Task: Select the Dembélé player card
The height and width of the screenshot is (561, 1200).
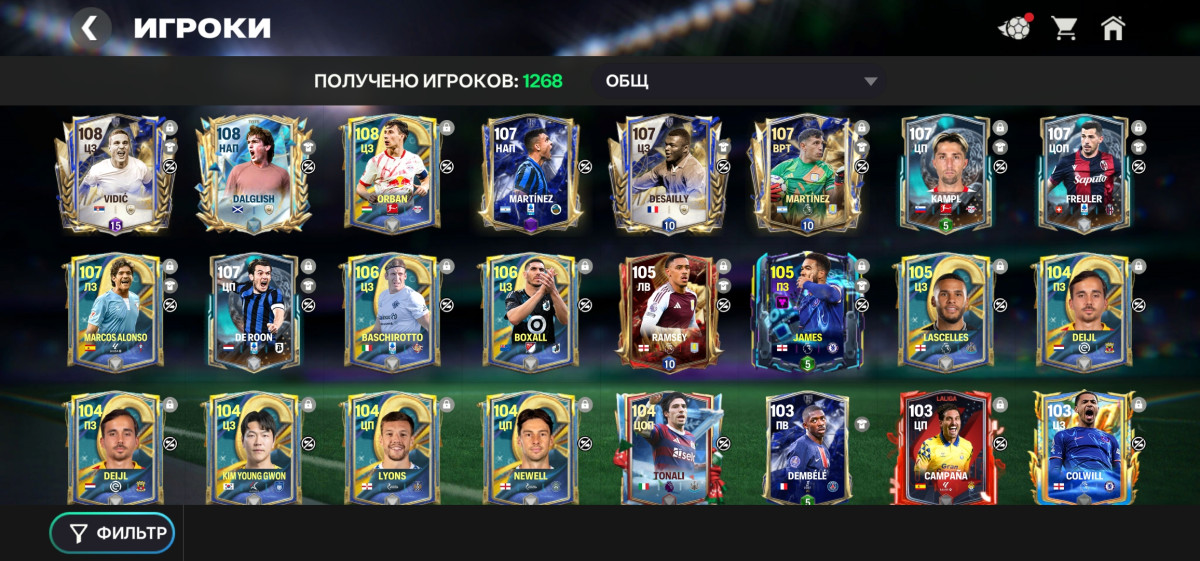Action: [x=807, y=448]
